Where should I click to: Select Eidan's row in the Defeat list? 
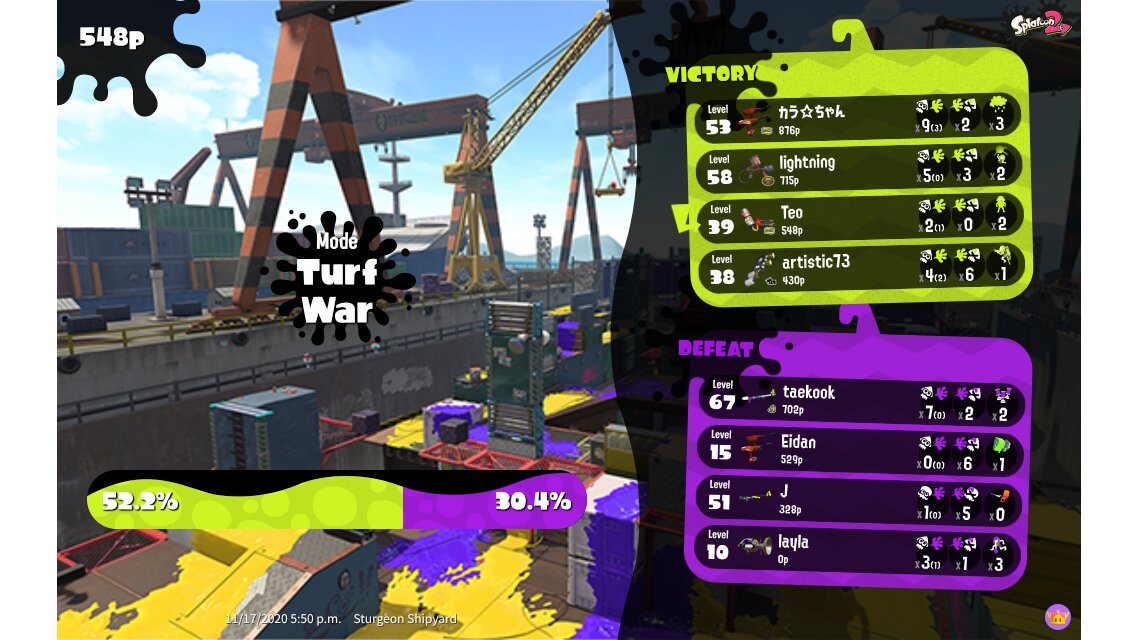tap(860, 448)
